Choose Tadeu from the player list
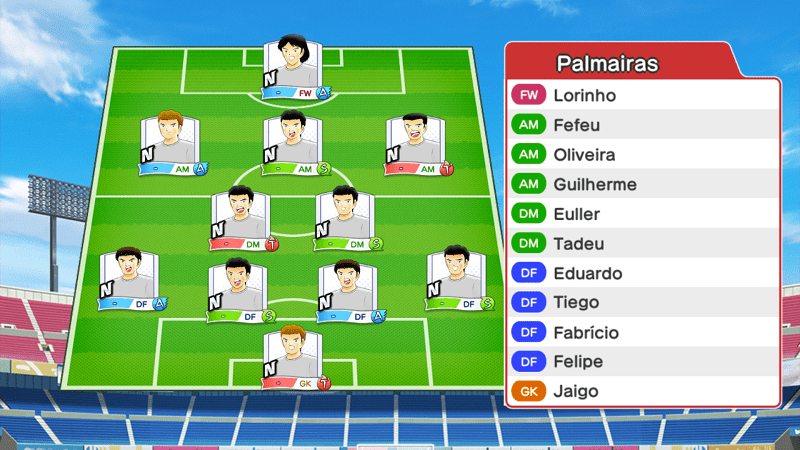The width and height of the screenshot is (800, 450). [642, 244]
